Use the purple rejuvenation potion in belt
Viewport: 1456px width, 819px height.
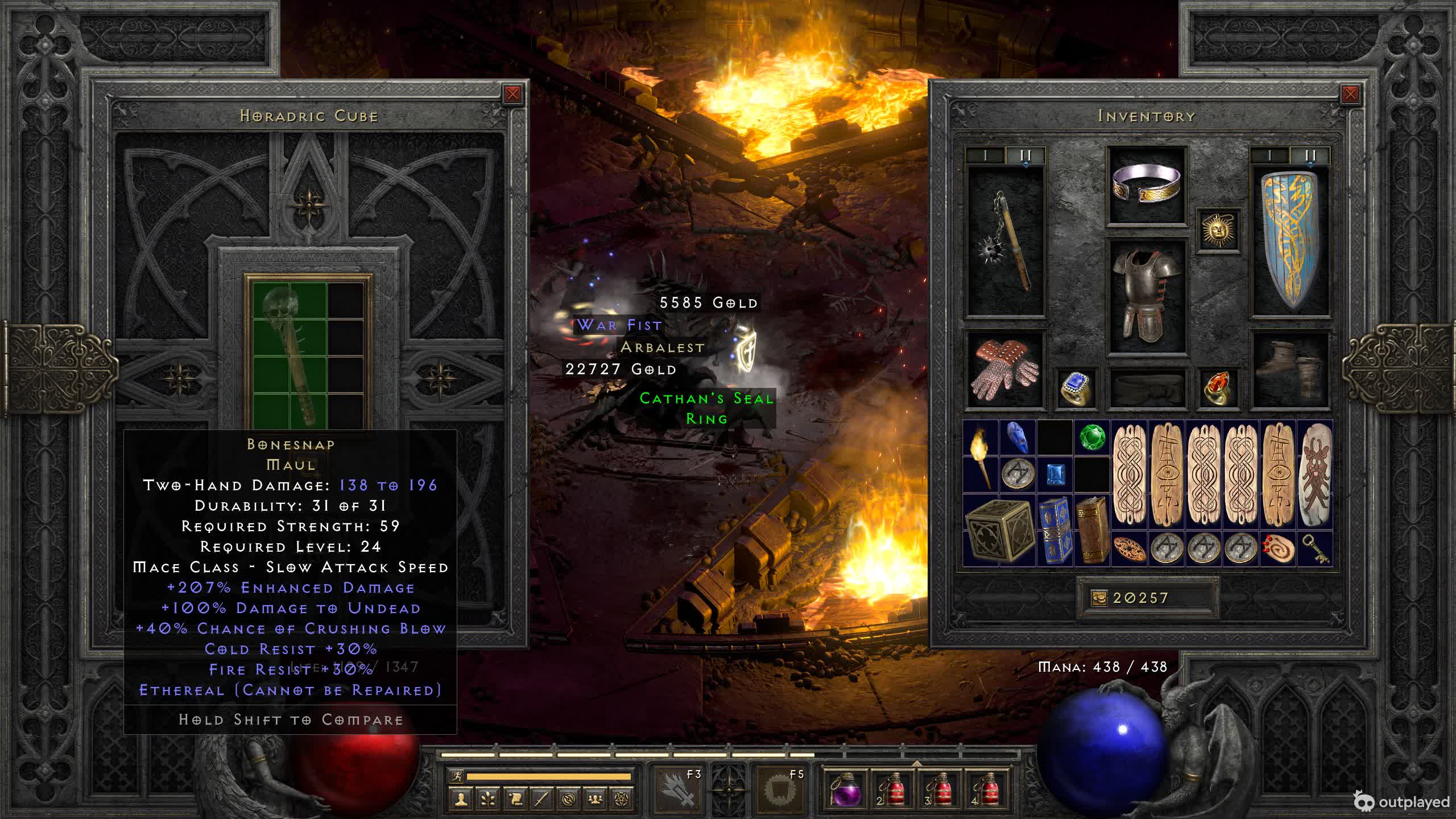[x=843, y=789]
